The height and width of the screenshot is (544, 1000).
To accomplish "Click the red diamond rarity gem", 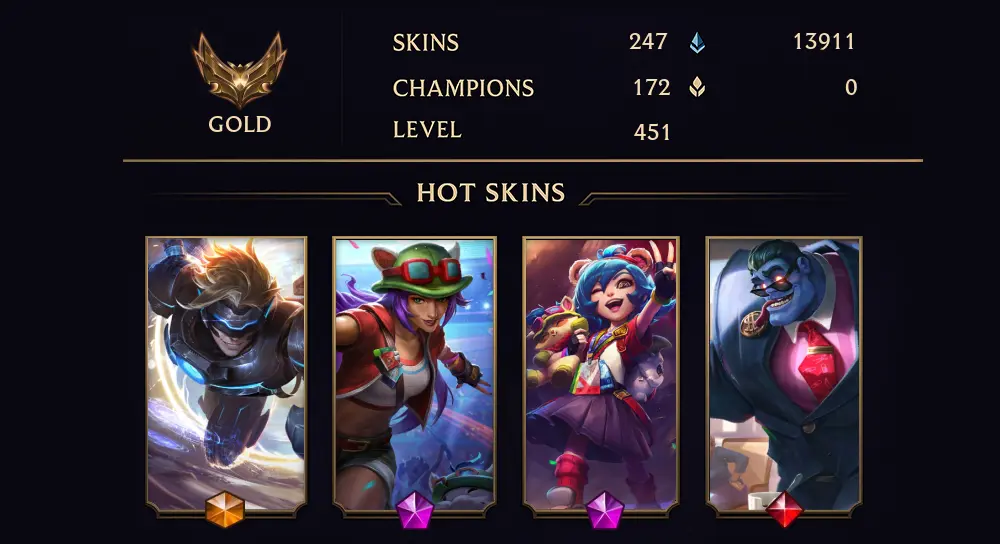I will pyautogui.click(x=784, y=511).
